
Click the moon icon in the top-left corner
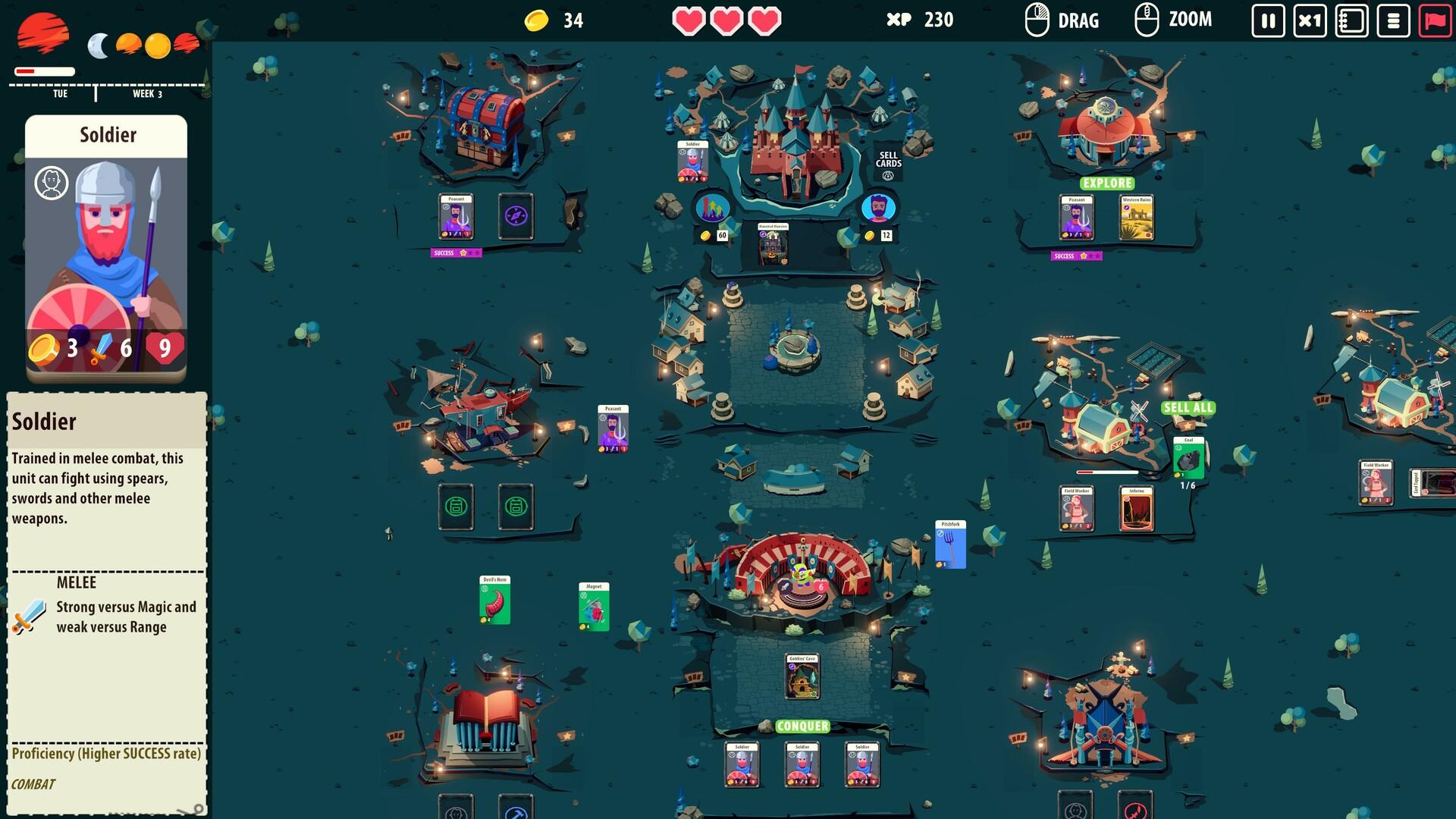point(97,47)
